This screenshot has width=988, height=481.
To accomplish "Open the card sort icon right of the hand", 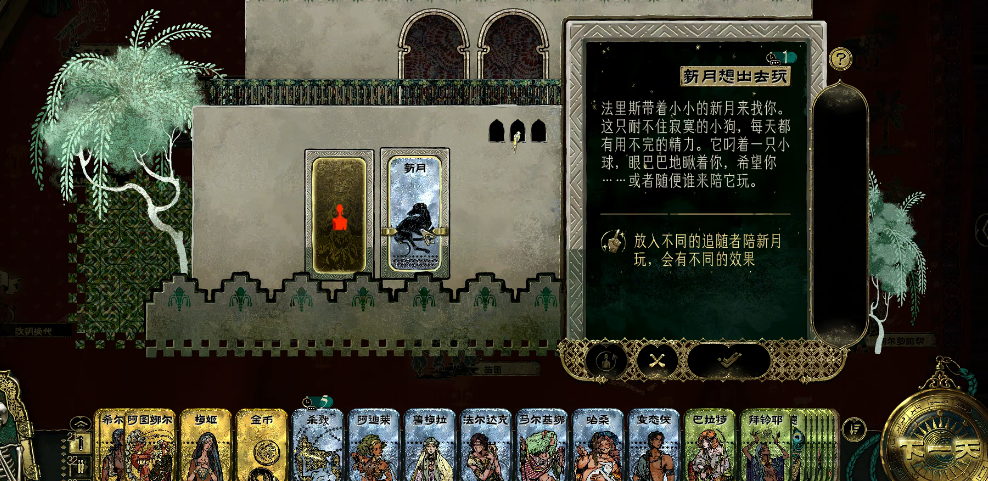I will click(855, 430).
